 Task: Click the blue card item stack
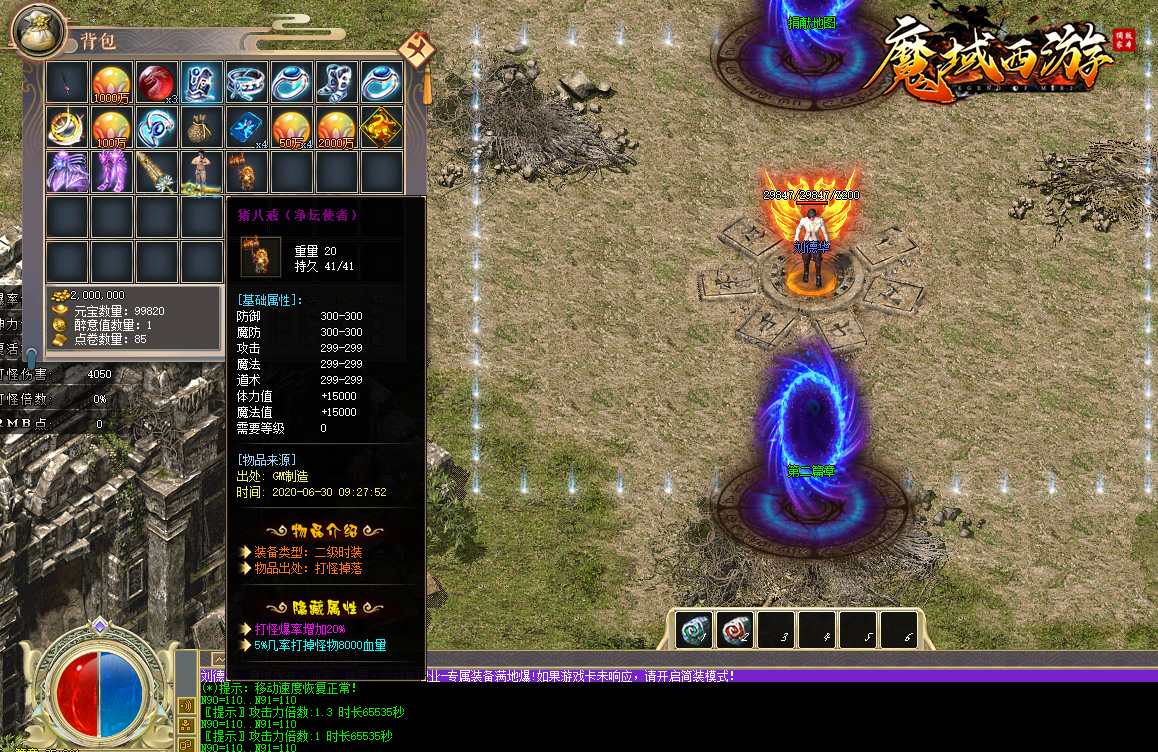point(246,127)
